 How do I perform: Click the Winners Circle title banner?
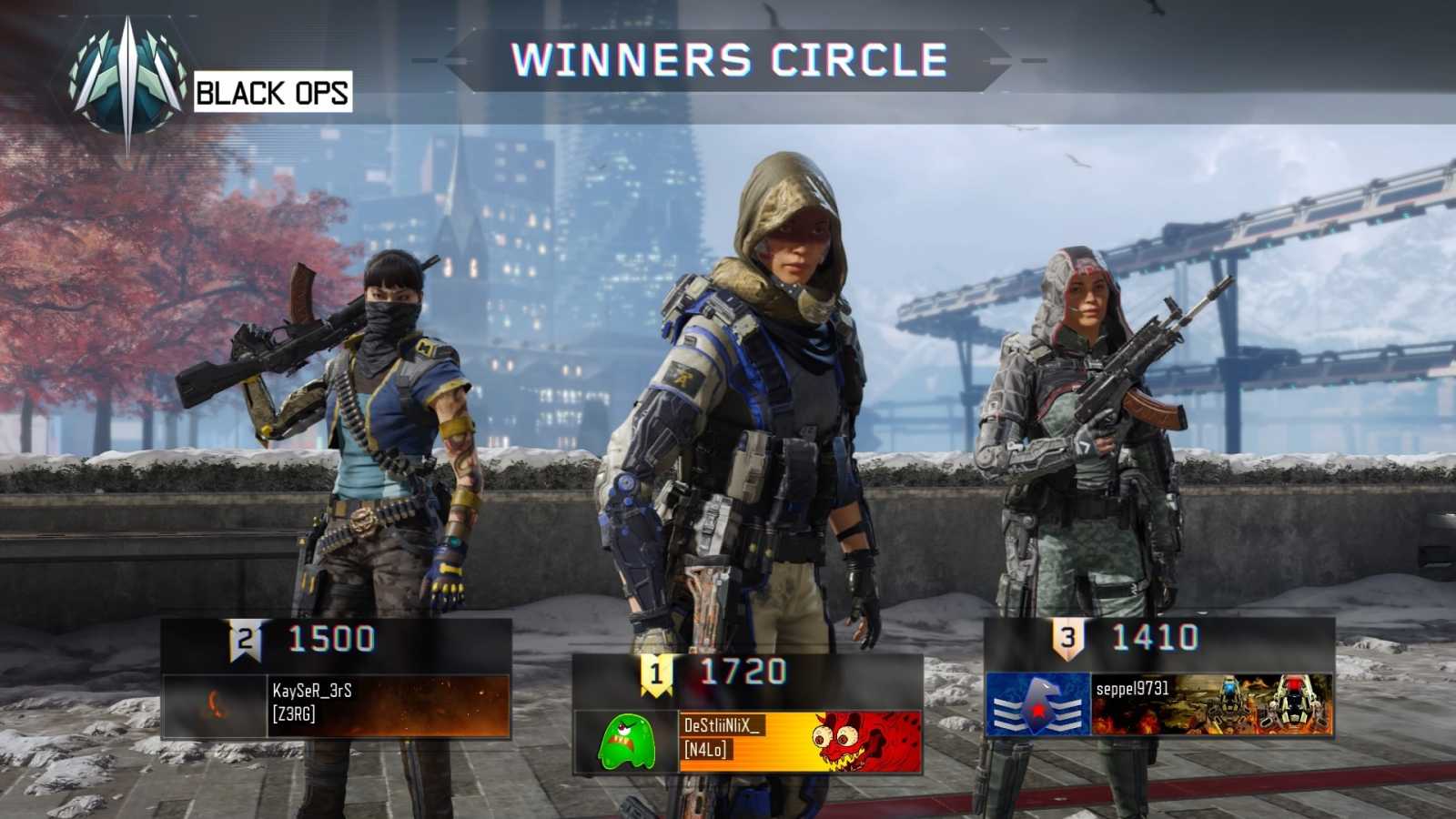tap(728, 59)
